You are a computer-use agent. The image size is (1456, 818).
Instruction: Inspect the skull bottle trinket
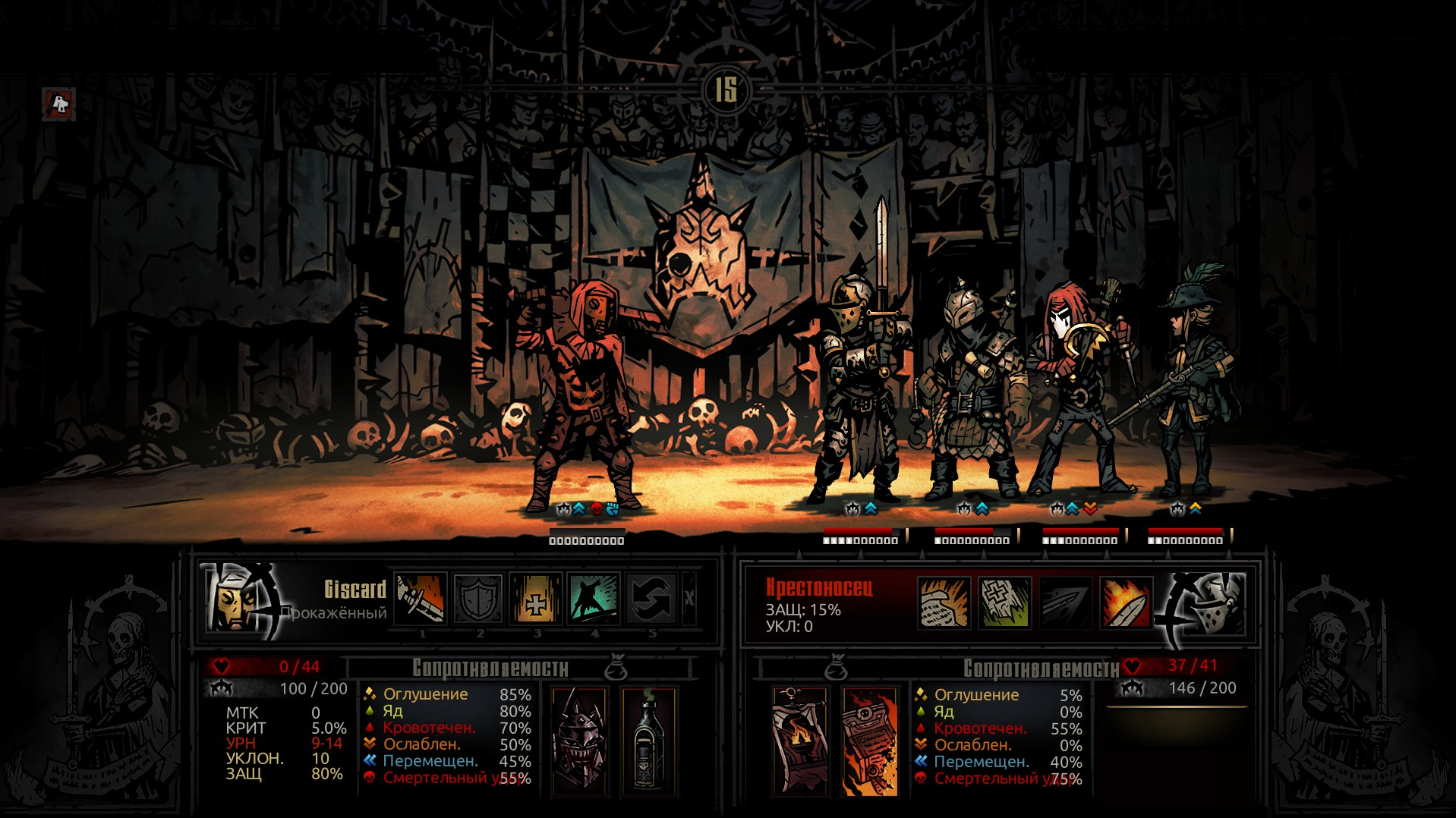[x=648, y=741]
